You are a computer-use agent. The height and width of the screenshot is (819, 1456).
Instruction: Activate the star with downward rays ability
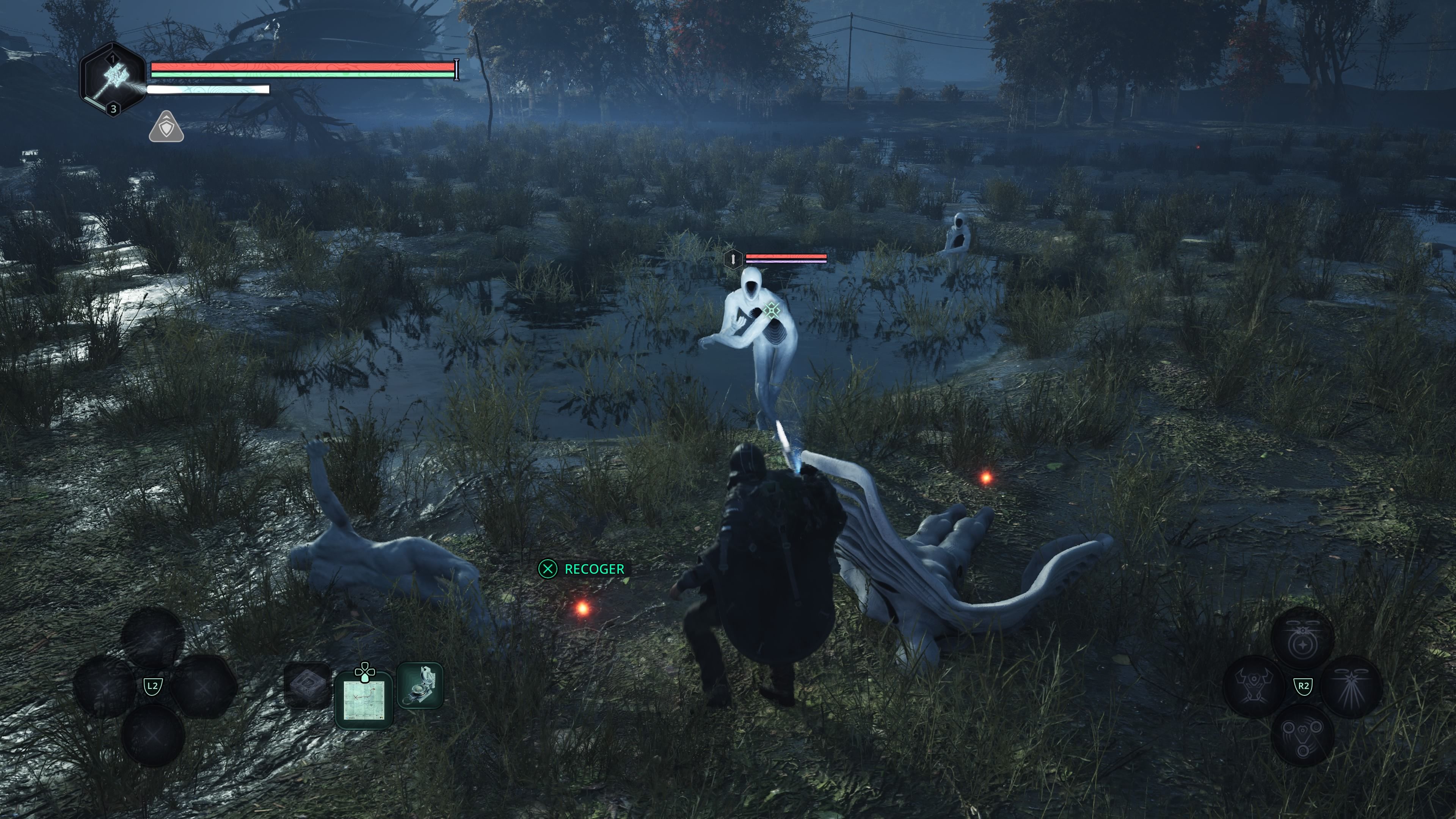[1351, 686]
